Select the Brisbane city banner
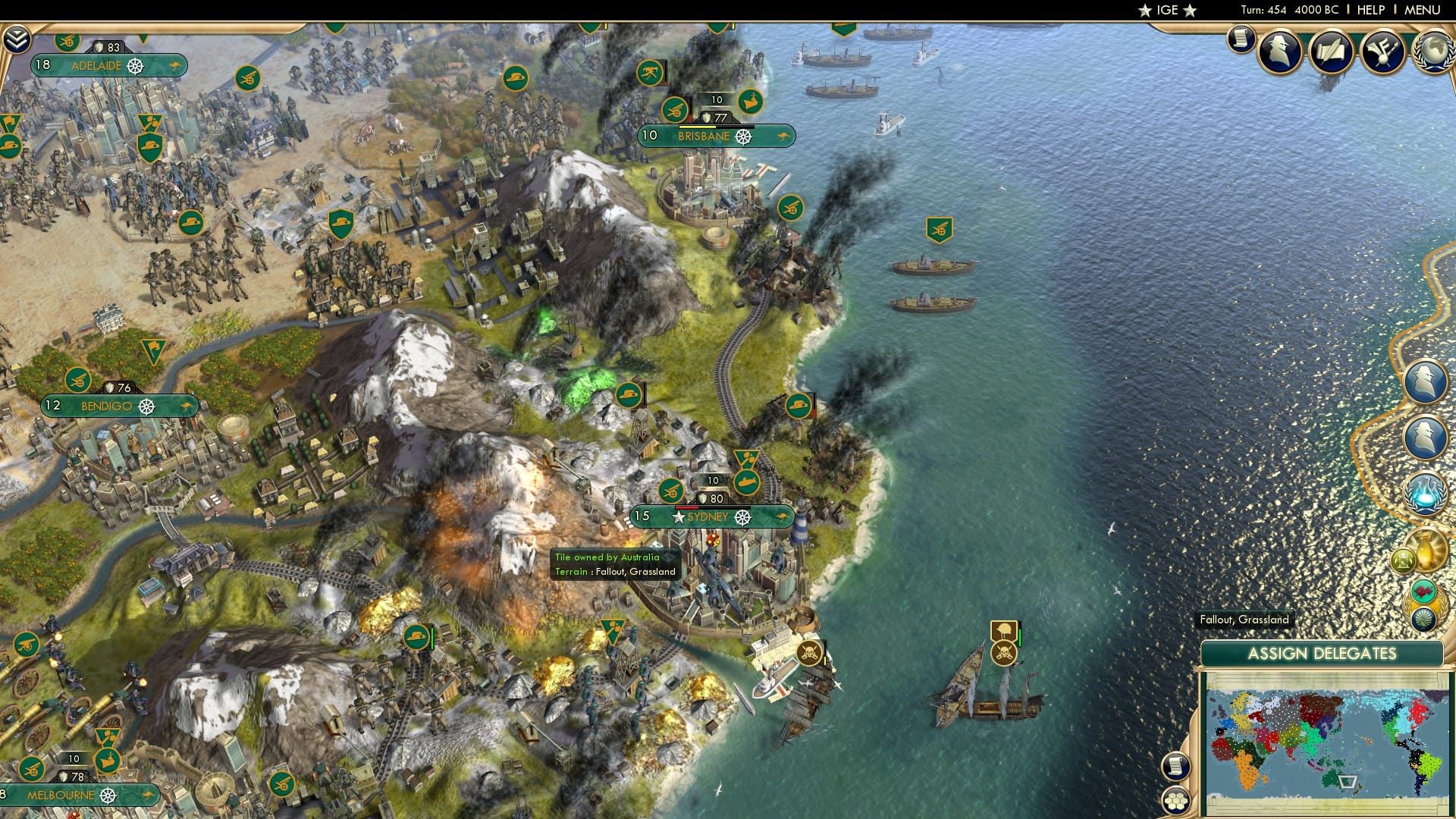1456x819 pixels. click(x=704, y=136)
